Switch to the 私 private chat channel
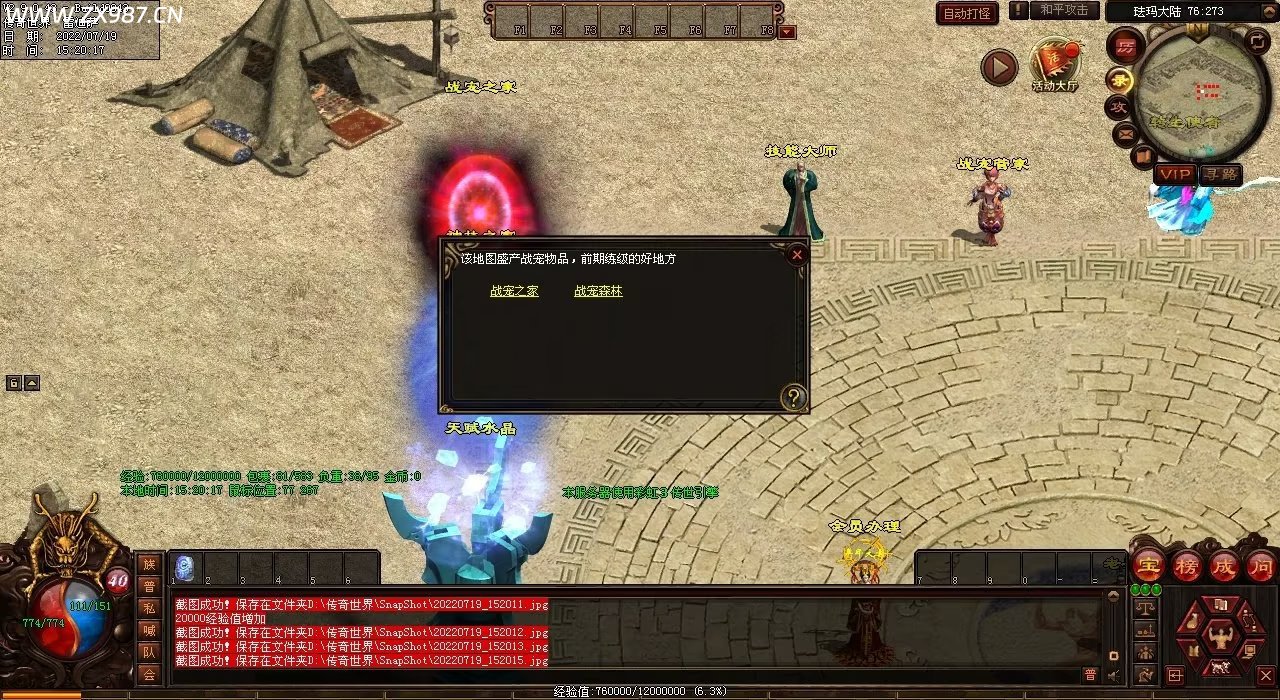 point(149,608)
